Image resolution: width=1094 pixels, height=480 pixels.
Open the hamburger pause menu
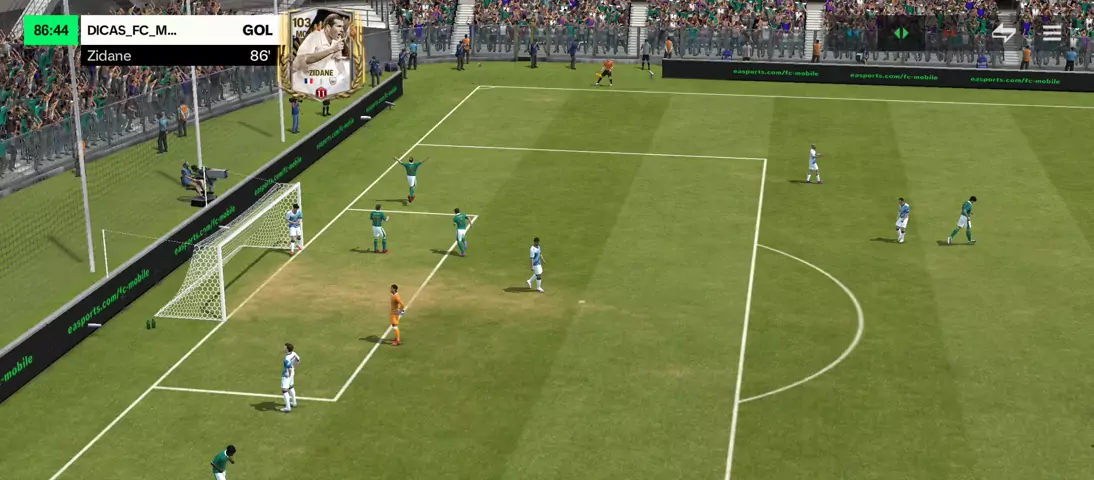[1052, 33]
